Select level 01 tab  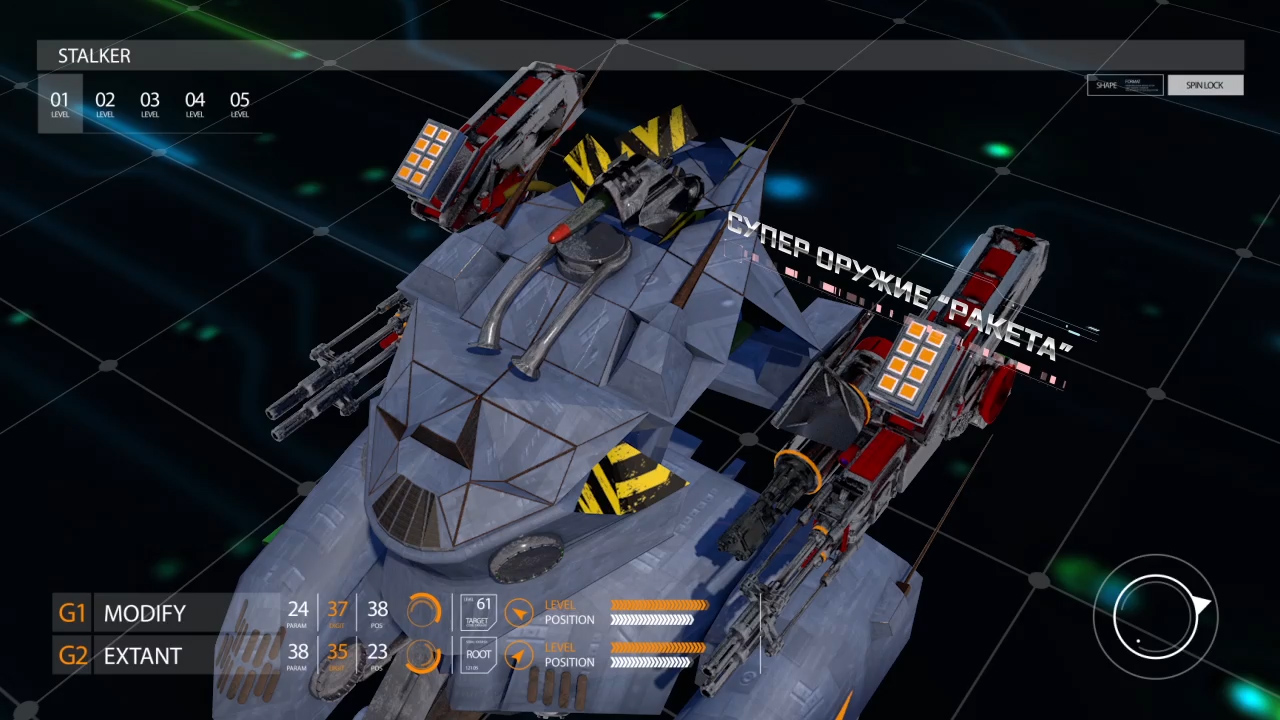coord(60,103)
